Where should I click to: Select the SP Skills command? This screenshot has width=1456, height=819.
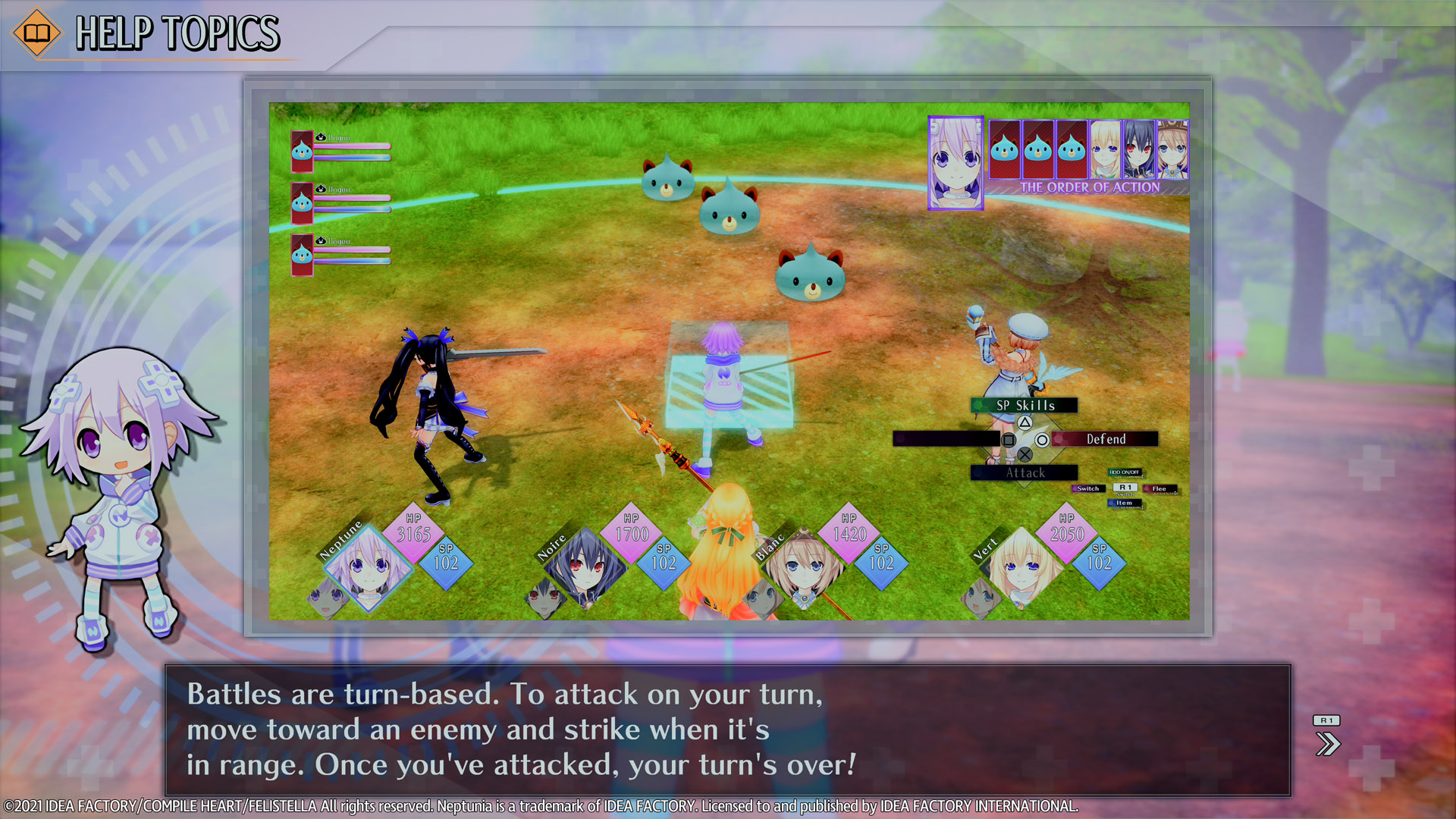pos(1025,406)
